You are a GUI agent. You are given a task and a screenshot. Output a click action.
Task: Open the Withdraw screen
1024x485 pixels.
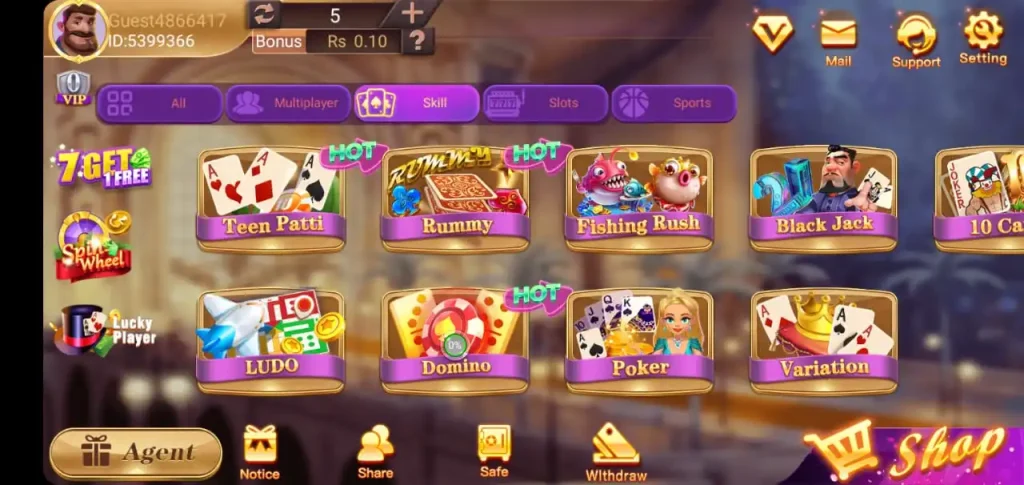615,452
